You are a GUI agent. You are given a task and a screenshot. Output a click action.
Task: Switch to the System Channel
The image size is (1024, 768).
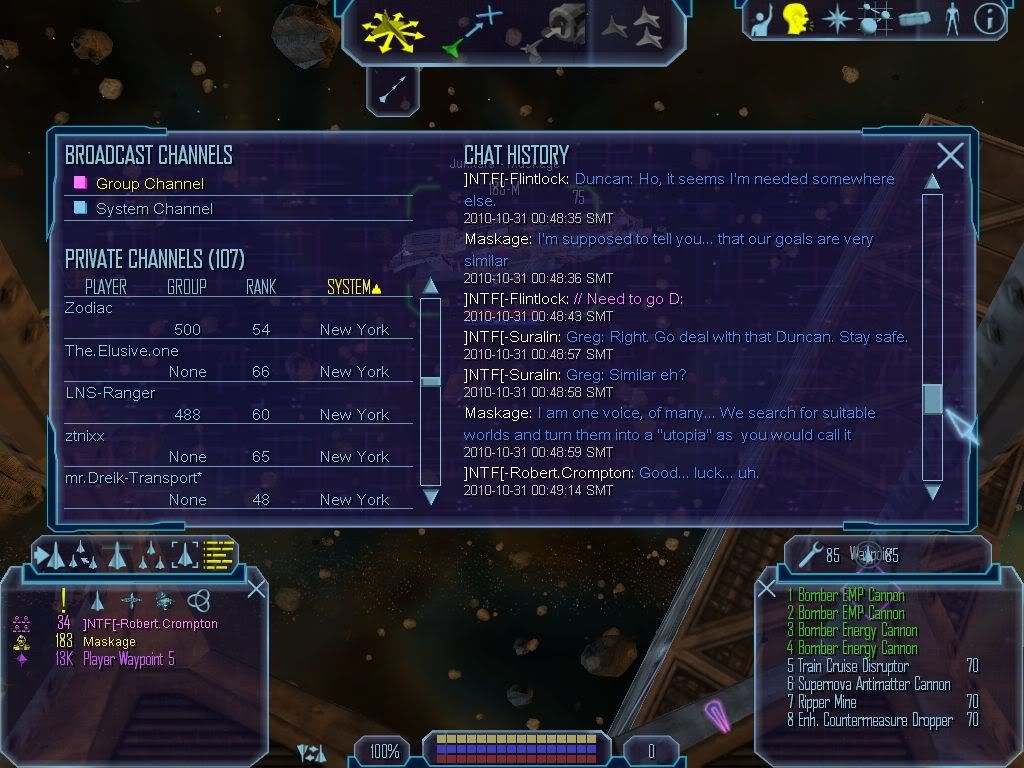pos(153,209)
